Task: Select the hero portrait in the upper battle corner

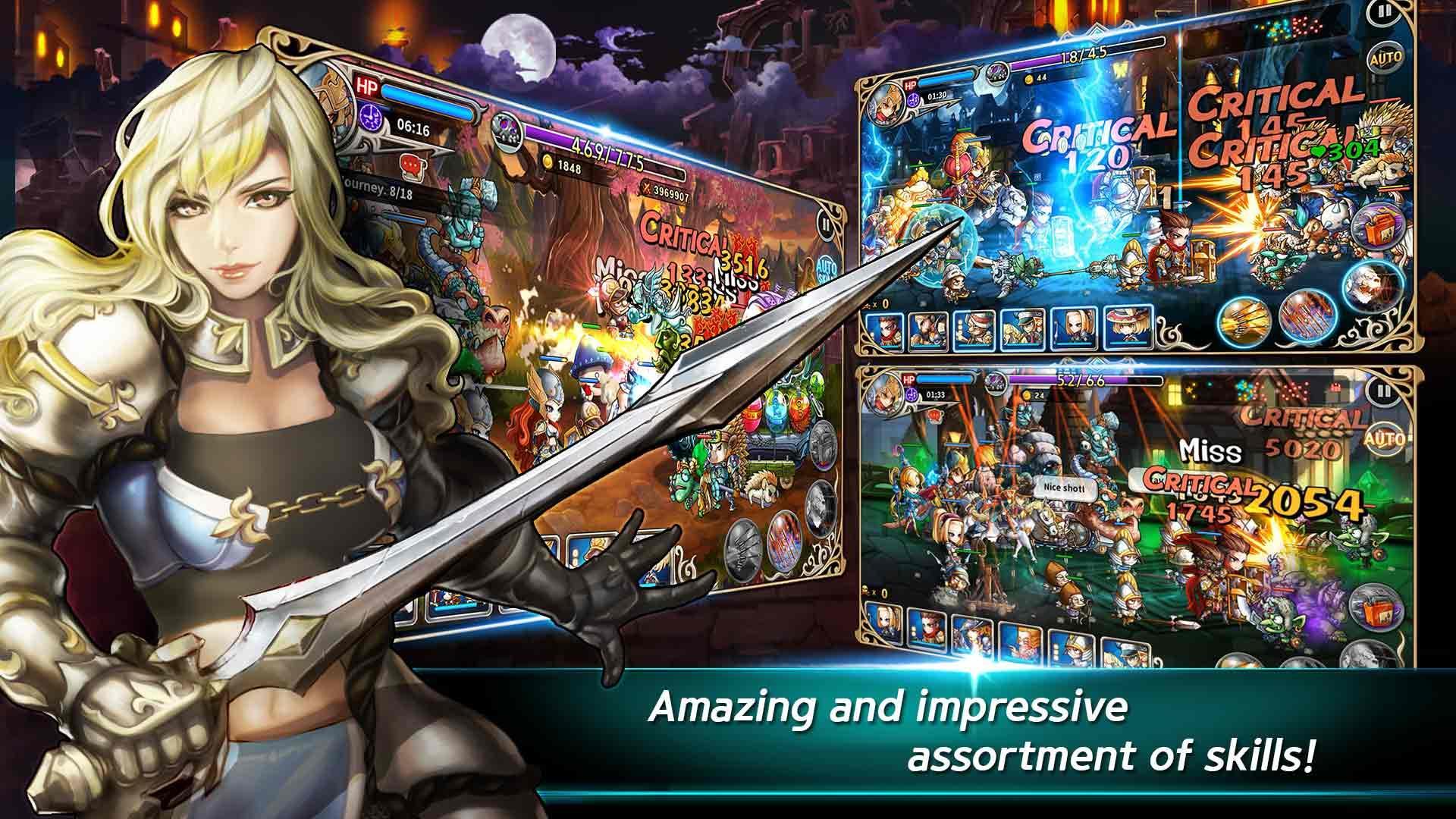Action: [886, 99]
